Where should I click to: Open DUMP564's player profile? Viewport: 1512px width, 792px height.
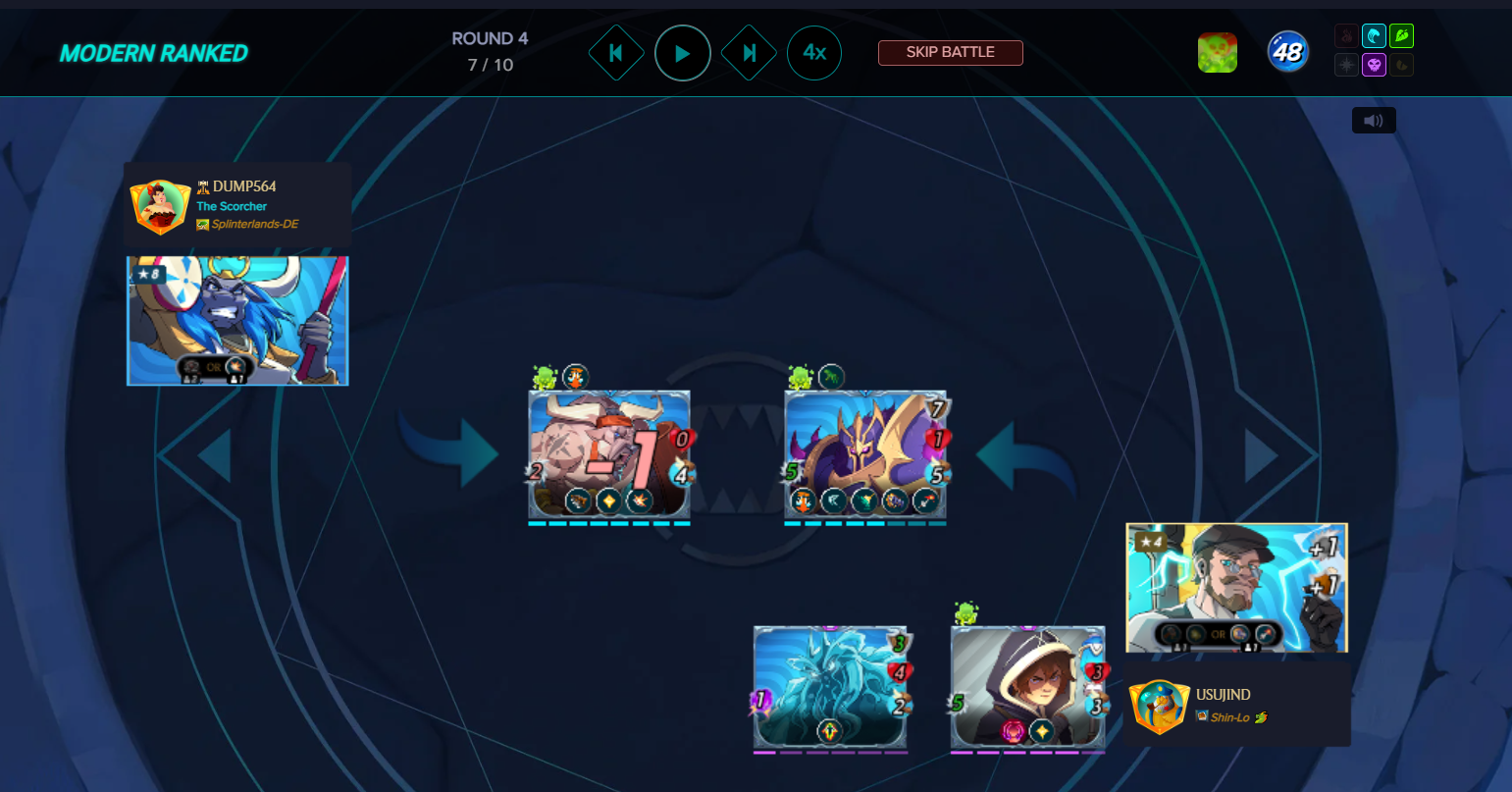(244, 186)
